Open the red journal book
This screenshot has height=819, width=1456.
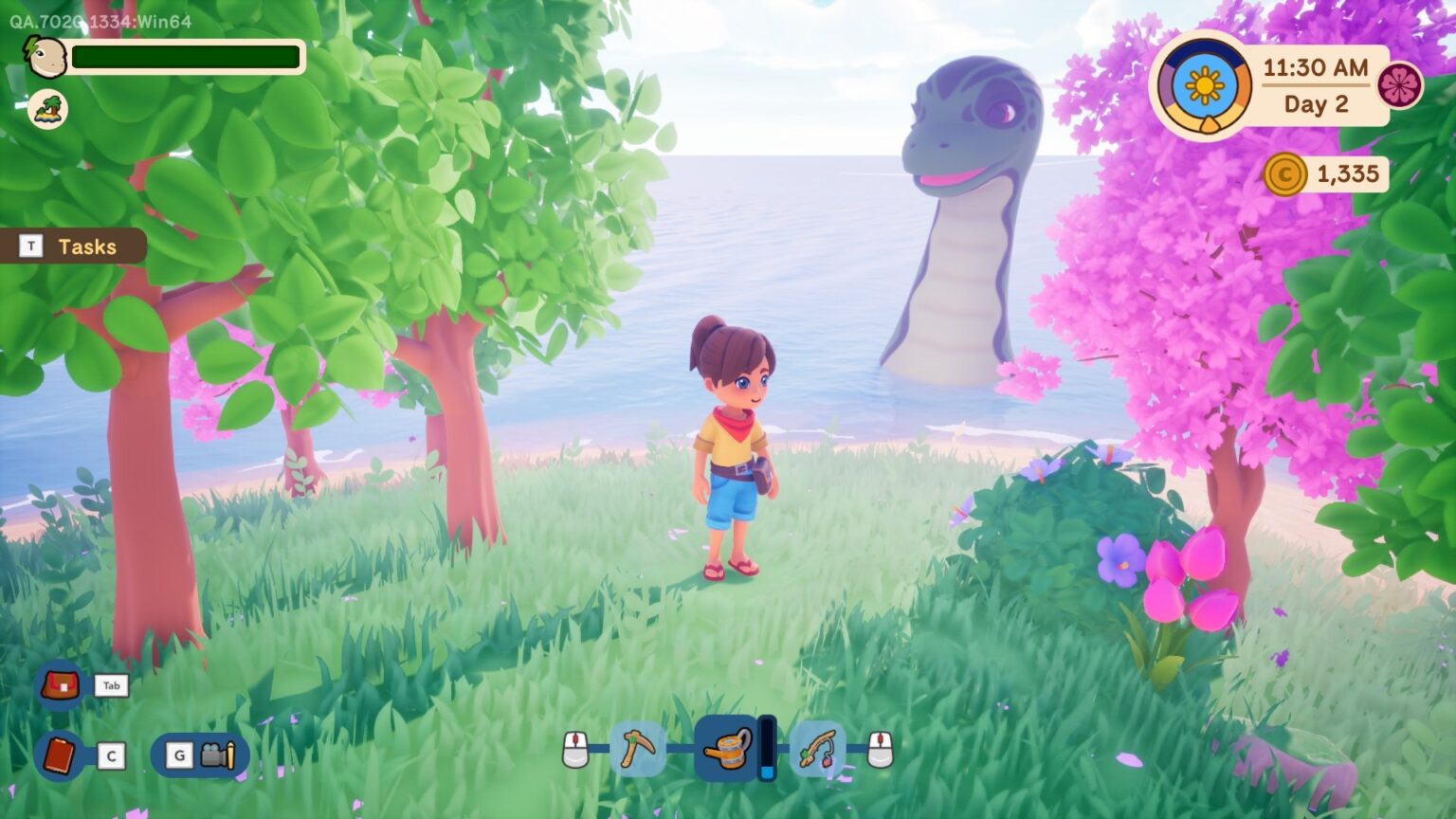pos(60,755)
